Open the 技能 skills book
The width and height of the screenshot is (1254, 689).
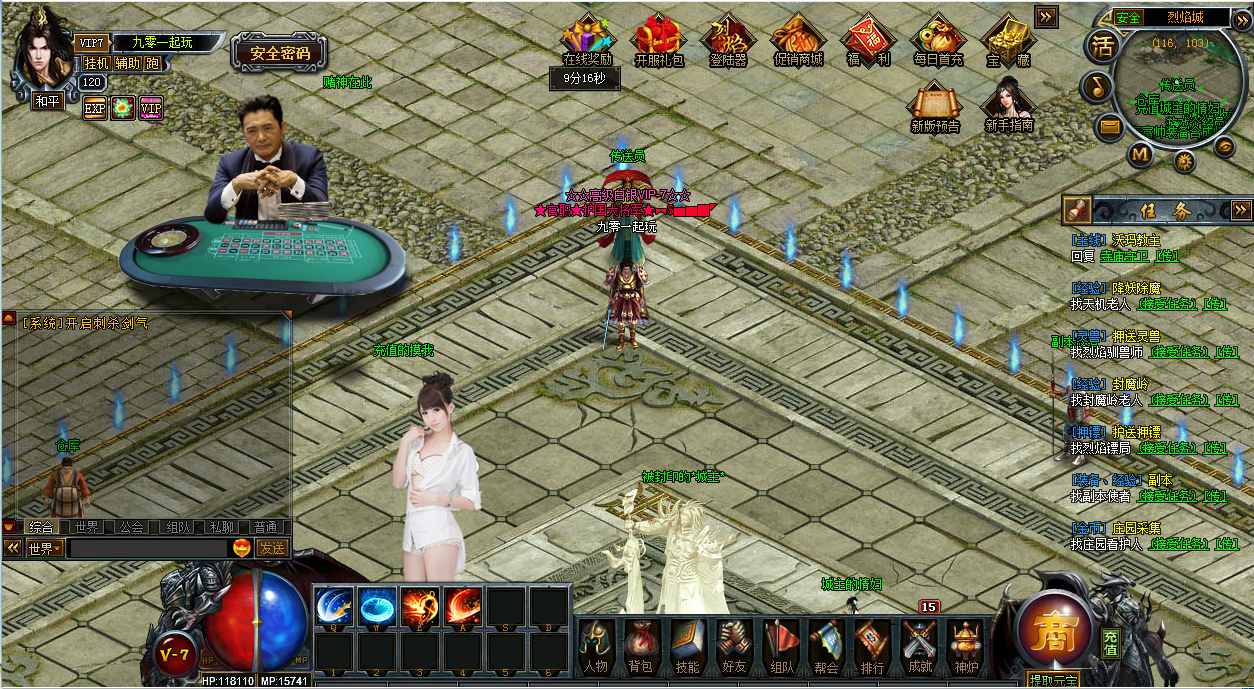pyautogui.click(x=687, y=645)
